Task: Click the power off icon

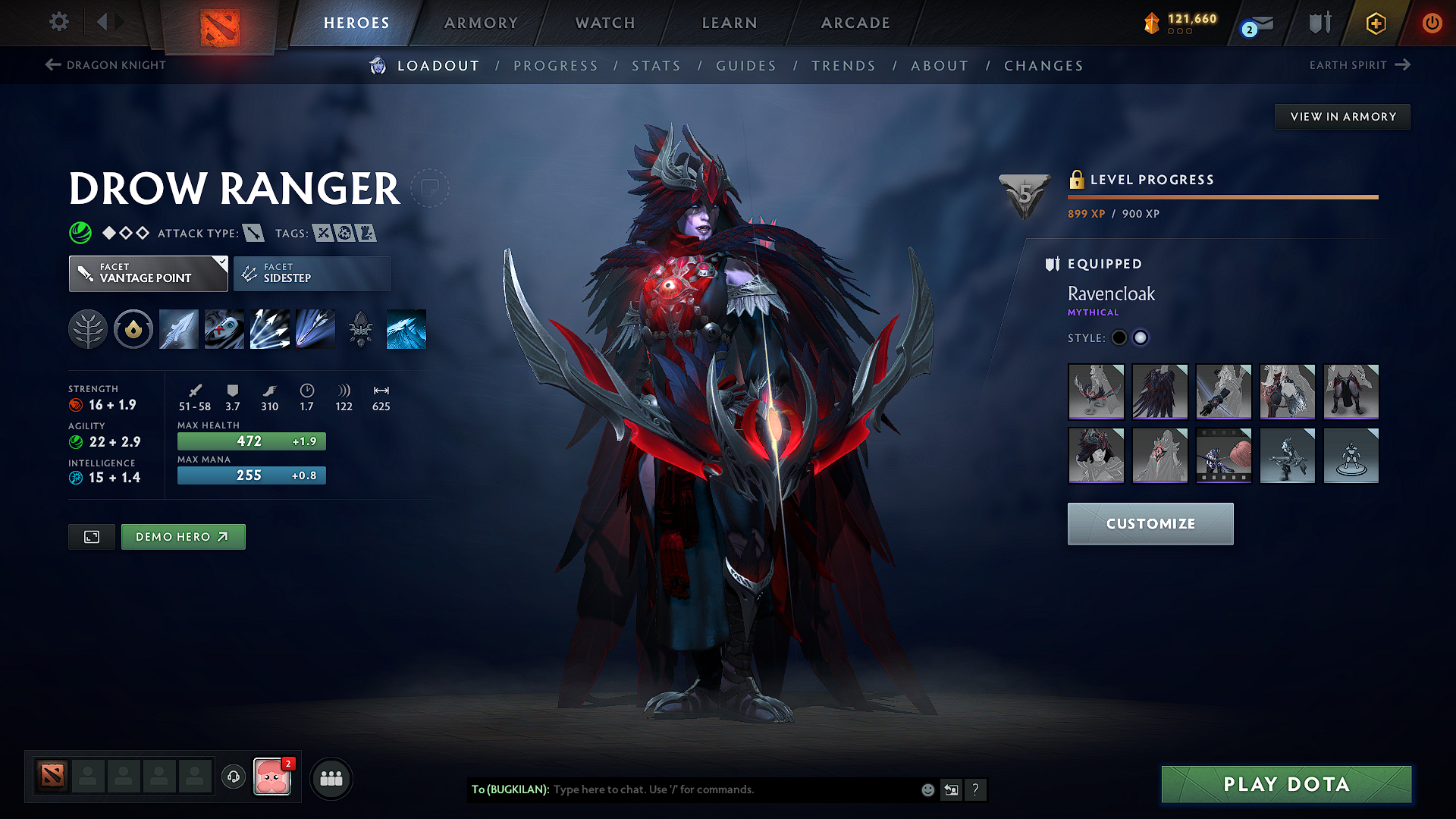Action: pos(1432,23)
